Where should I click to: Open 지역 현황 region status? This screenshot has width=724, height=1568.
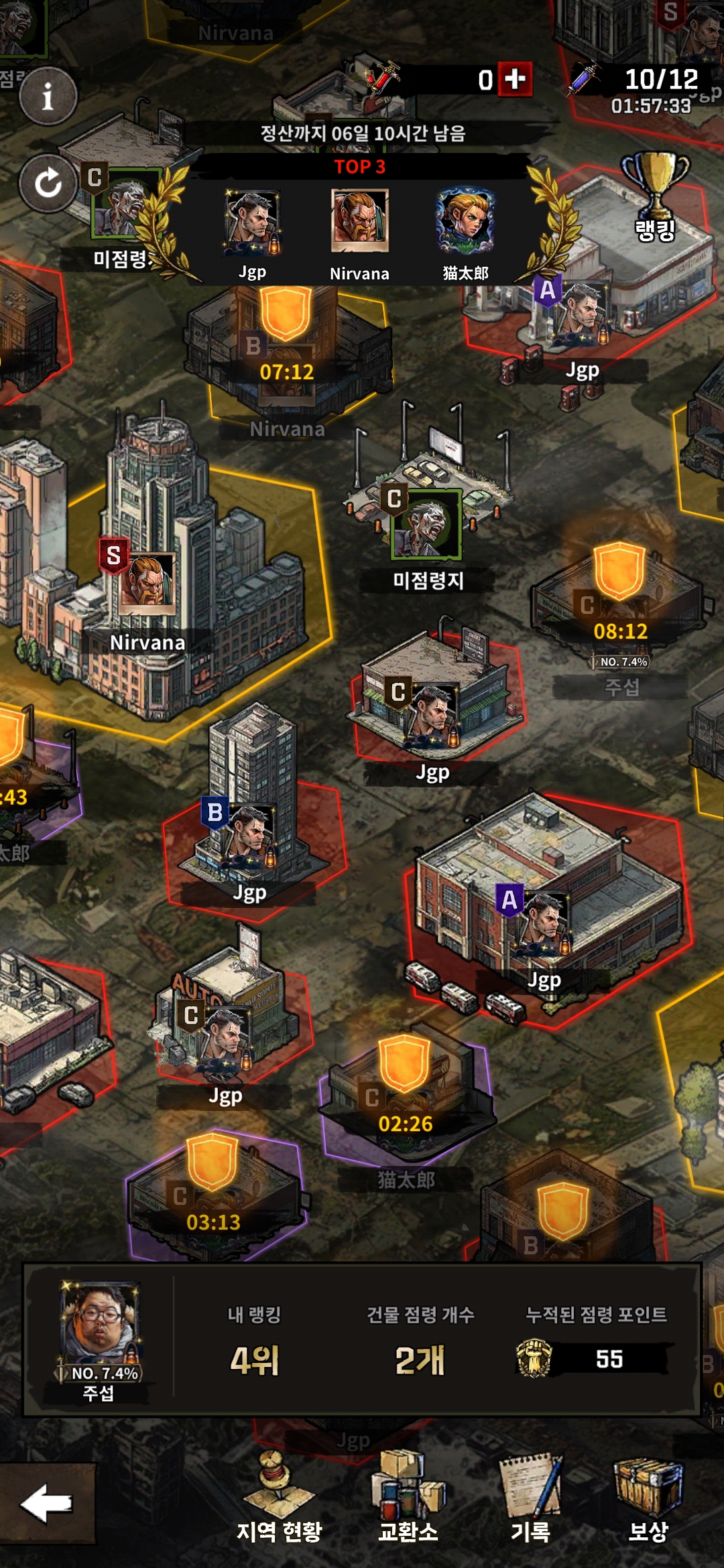point(280,1500)
